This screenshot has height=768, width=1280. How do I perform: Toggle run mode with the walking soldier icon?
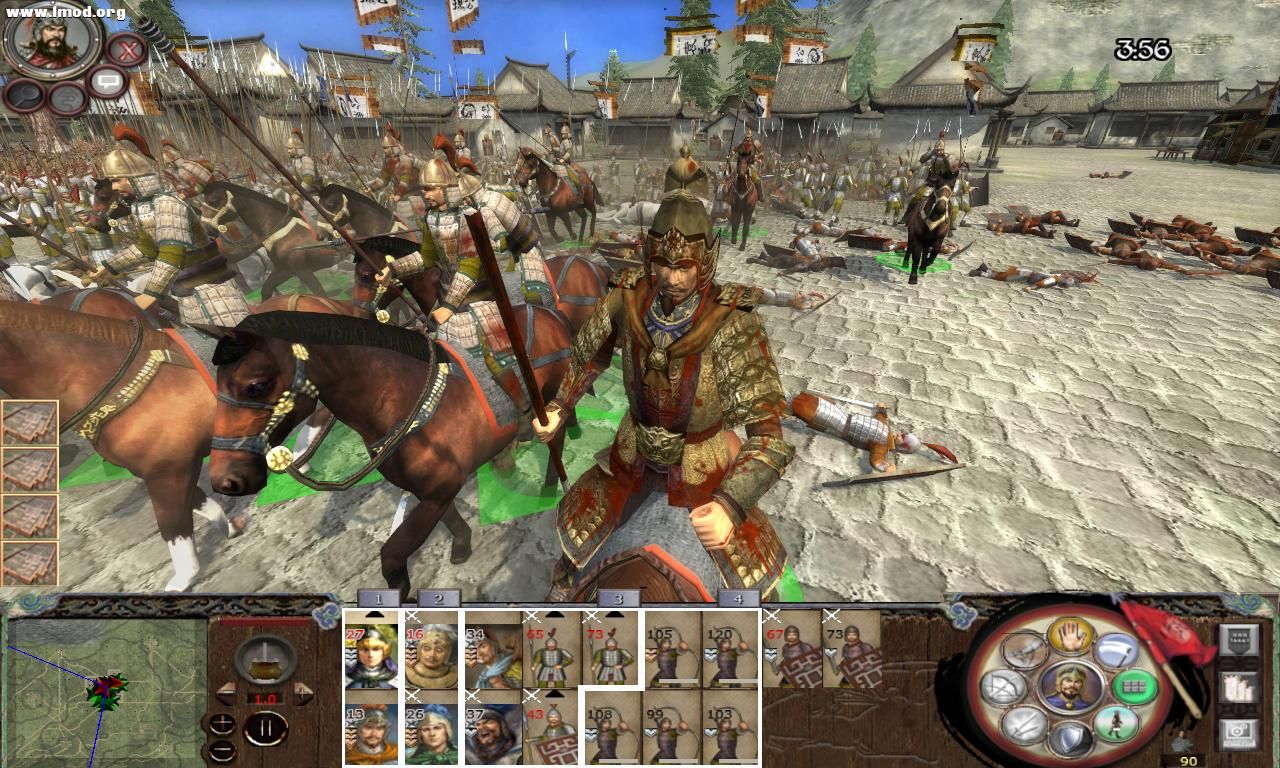coord(1117,724)
